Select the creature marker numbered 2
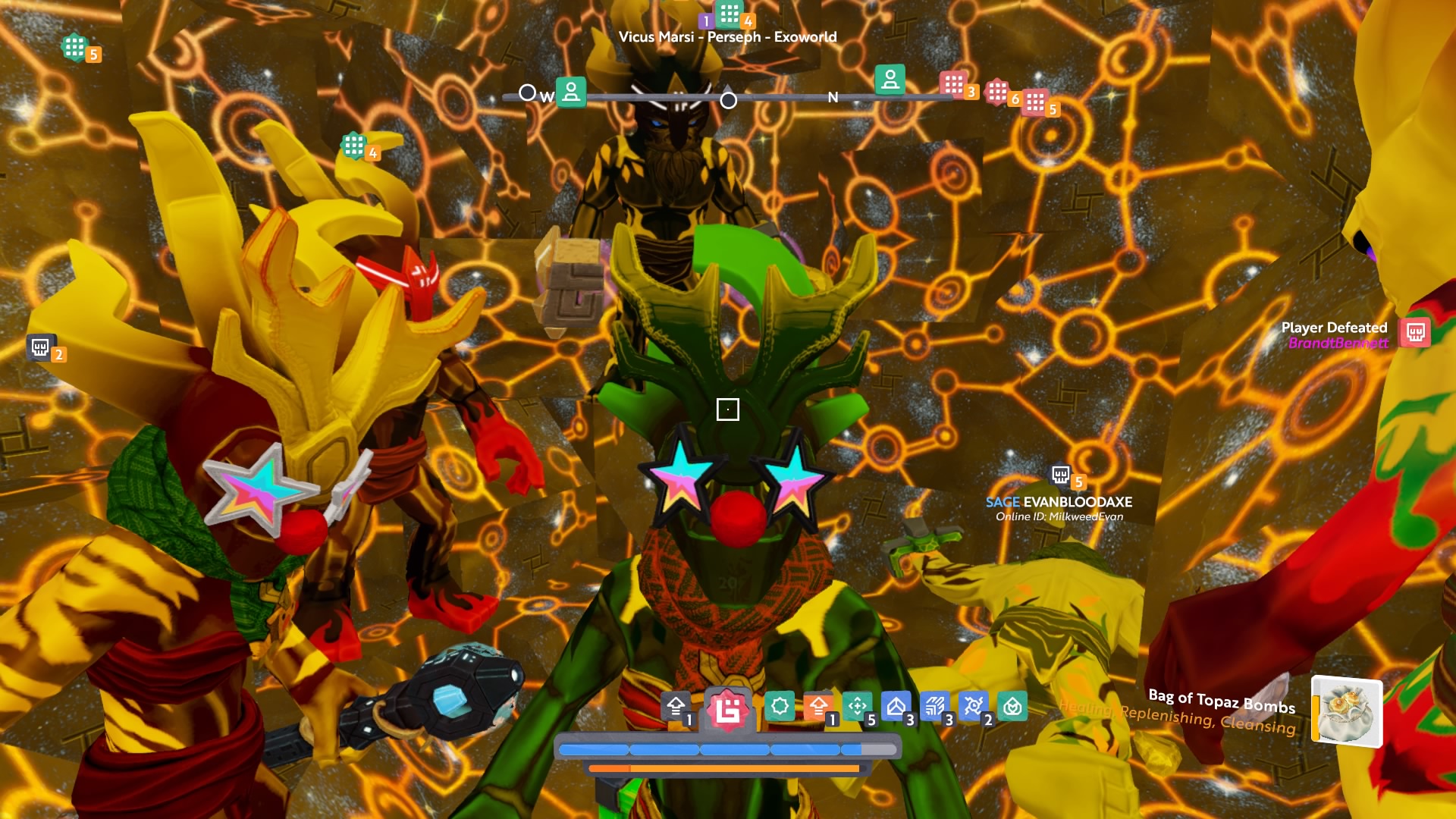1456x819 pixels. point(40,347)
